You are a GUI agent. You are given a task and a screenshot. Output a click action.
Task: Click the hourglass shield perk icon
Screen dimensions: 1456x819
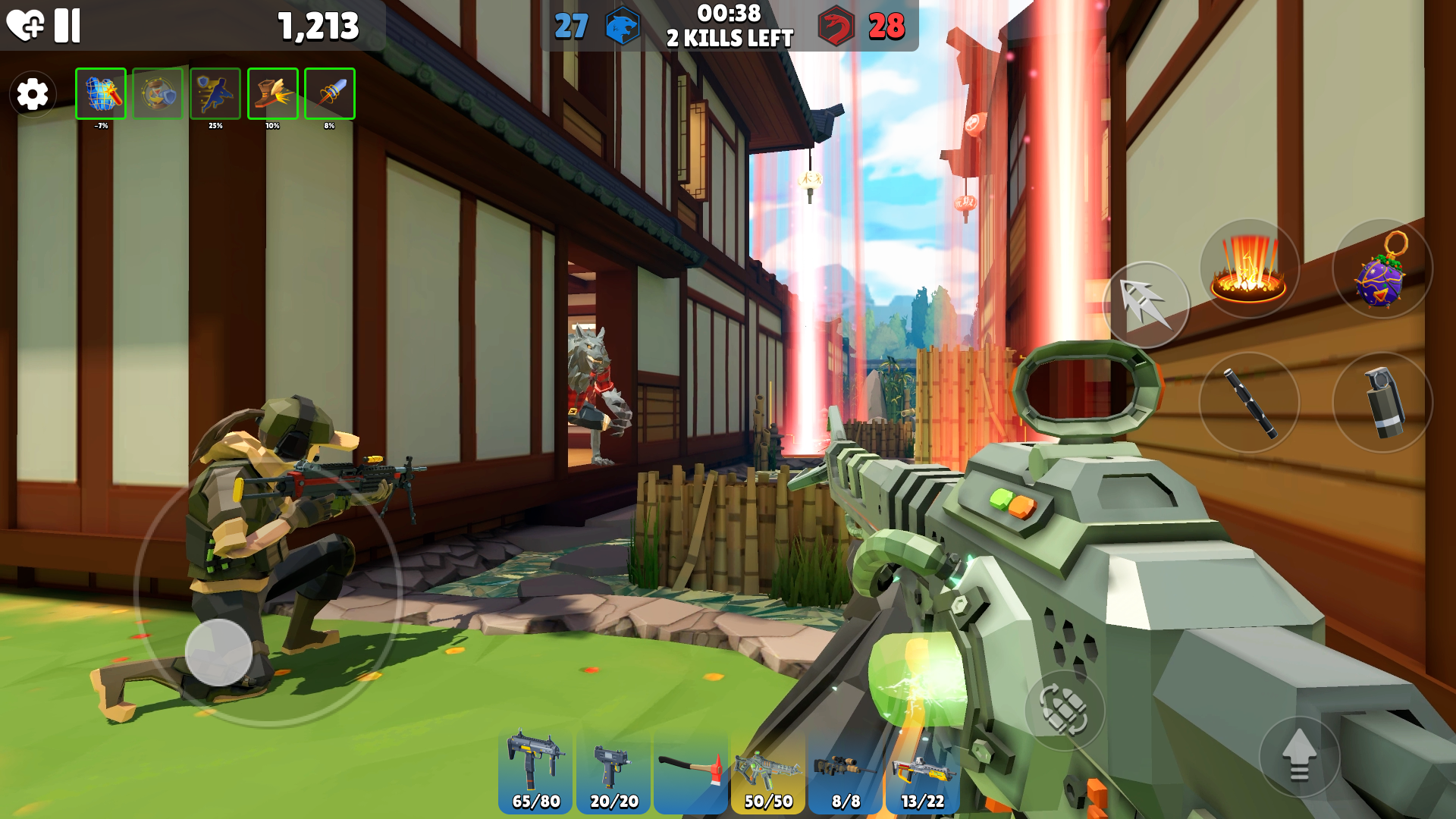[158, 93]
